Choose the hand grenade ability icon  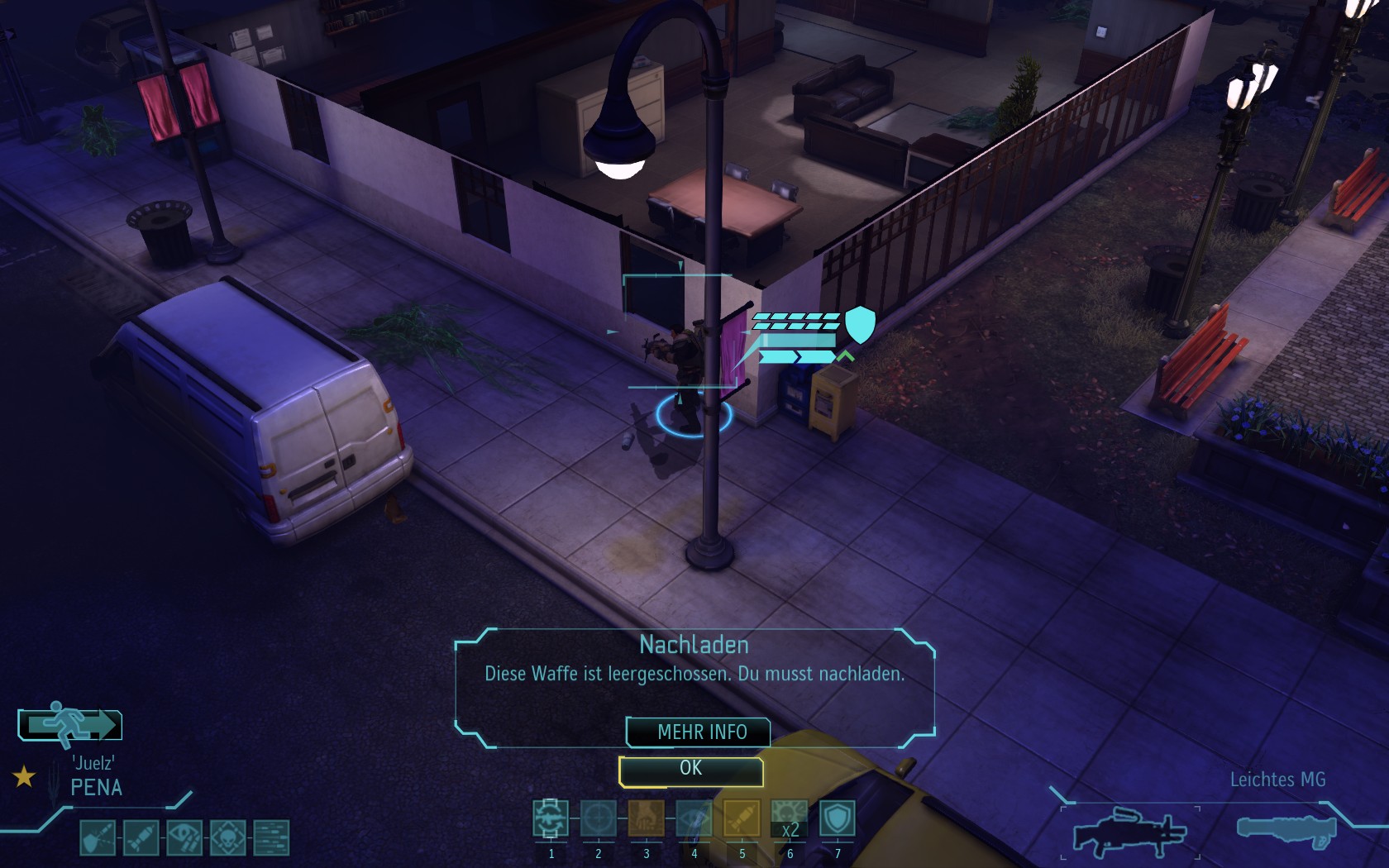pos(646,818)
